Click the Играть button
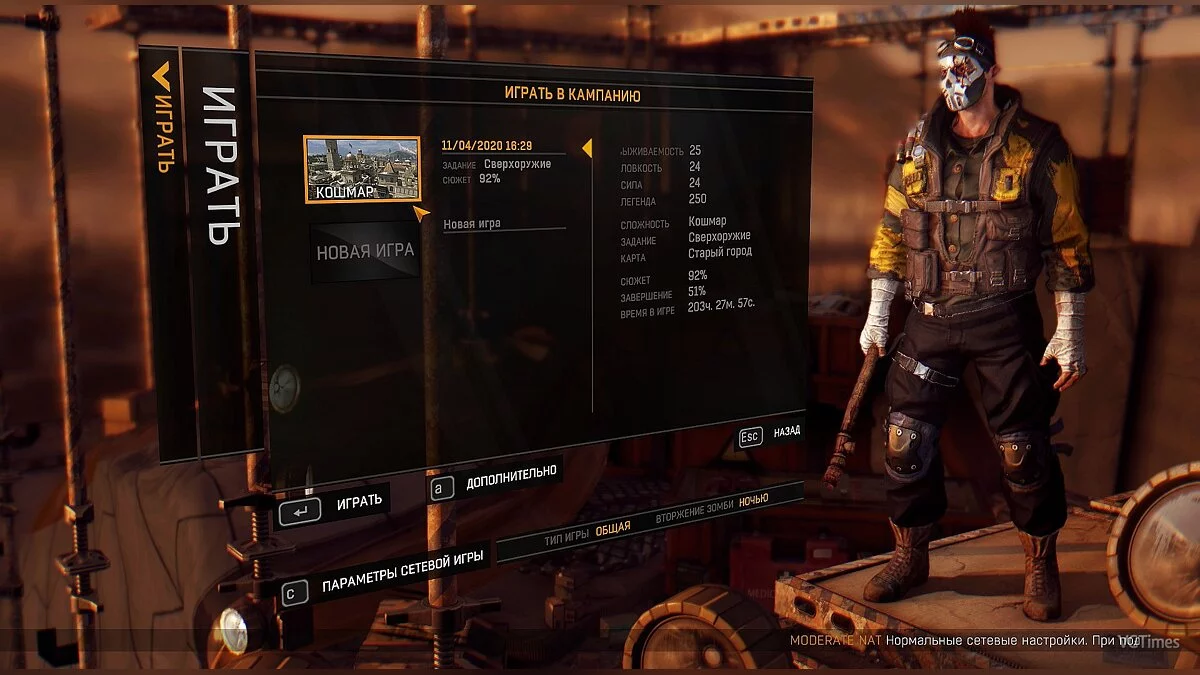1200x675 pixels. [x=334, y=504]
